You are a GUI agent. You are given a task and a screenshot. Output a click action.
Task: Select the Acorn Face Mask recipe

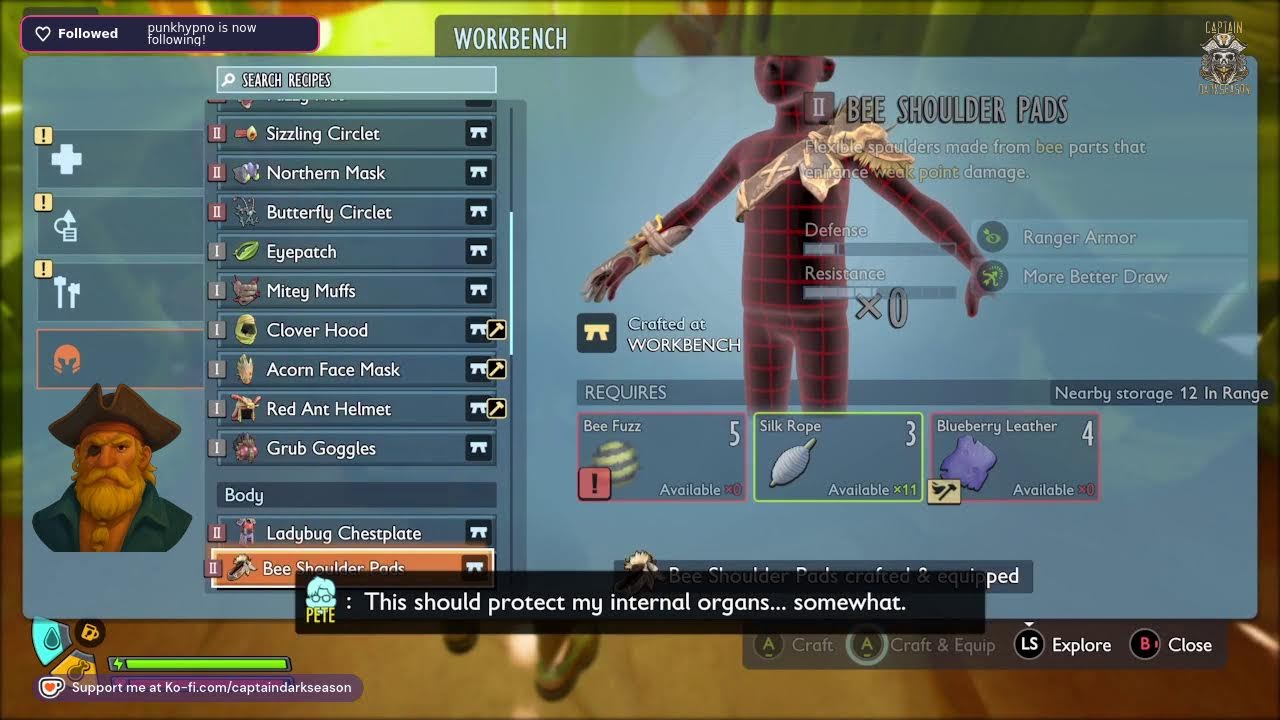[352, 369]
